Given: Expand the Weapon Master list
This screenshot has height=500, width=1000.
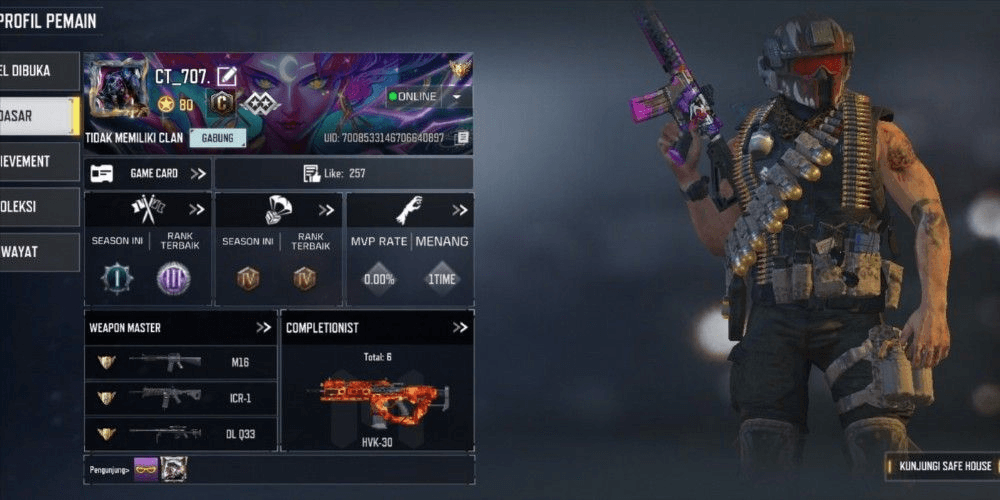Looking at the screenshot, I should pos(263,327).
